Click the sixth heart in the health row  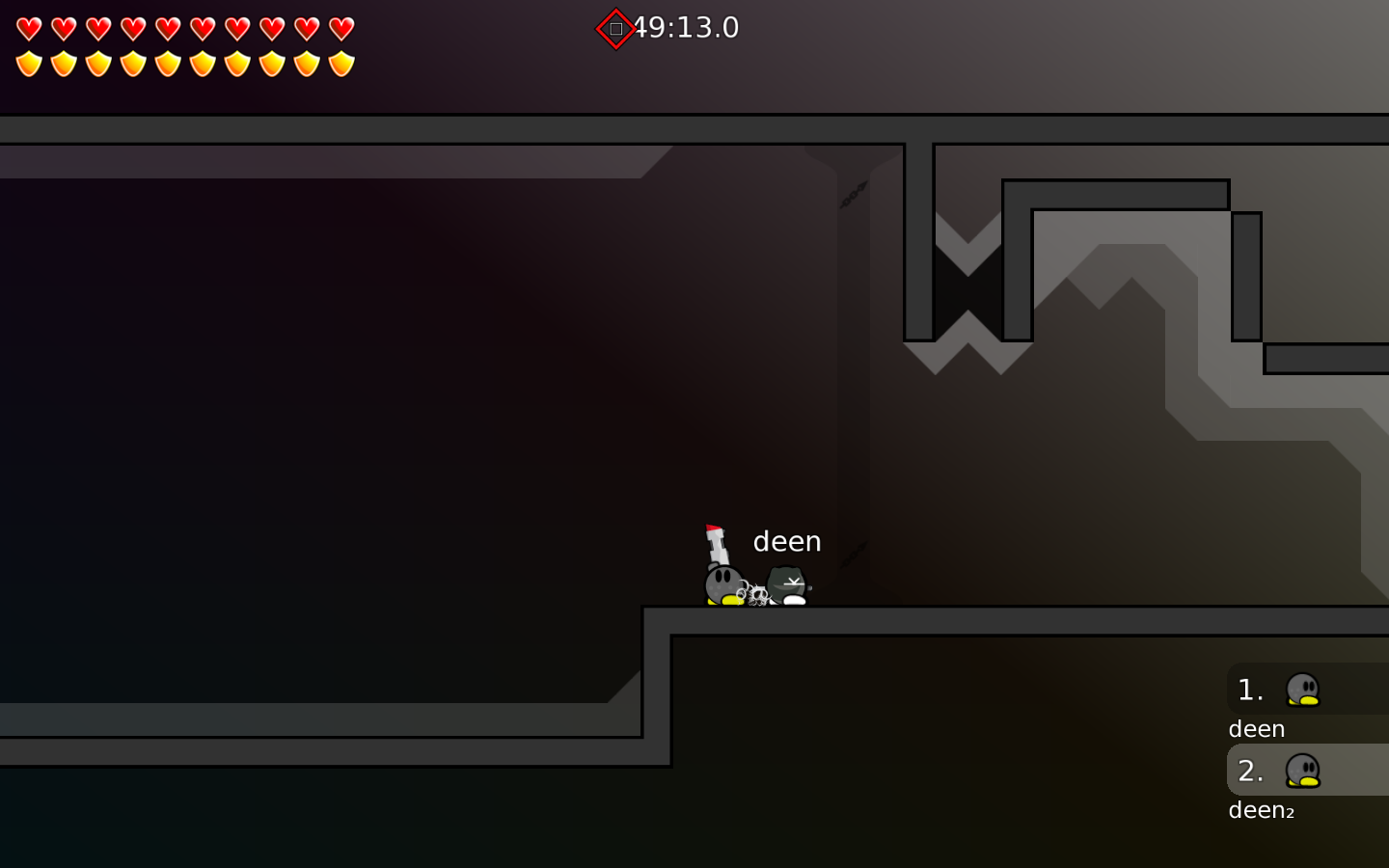tap(202, 27)
